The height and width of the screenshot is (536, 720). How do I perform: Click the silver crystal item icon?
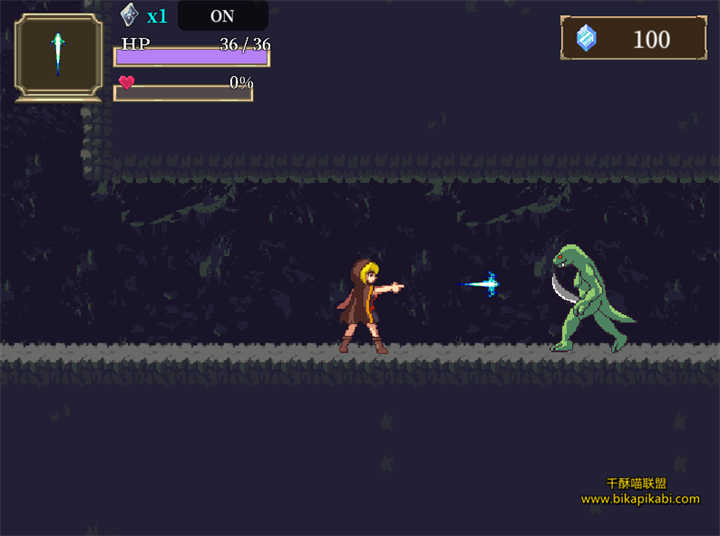tap(129, 15)
